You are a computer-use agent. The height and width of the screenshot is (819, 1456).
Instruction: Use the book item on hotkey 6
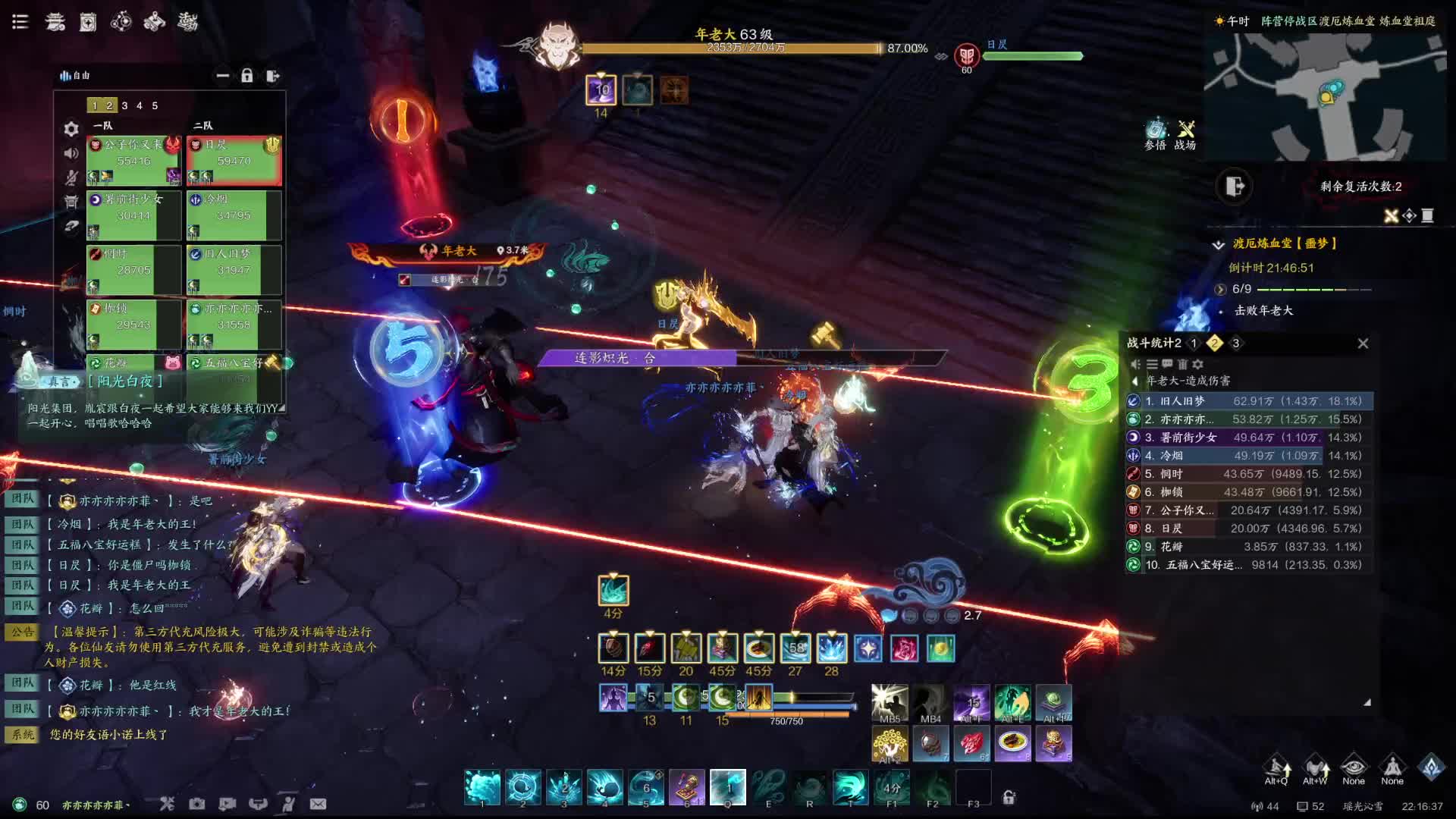pyautogui.click(x=687, y=787)
